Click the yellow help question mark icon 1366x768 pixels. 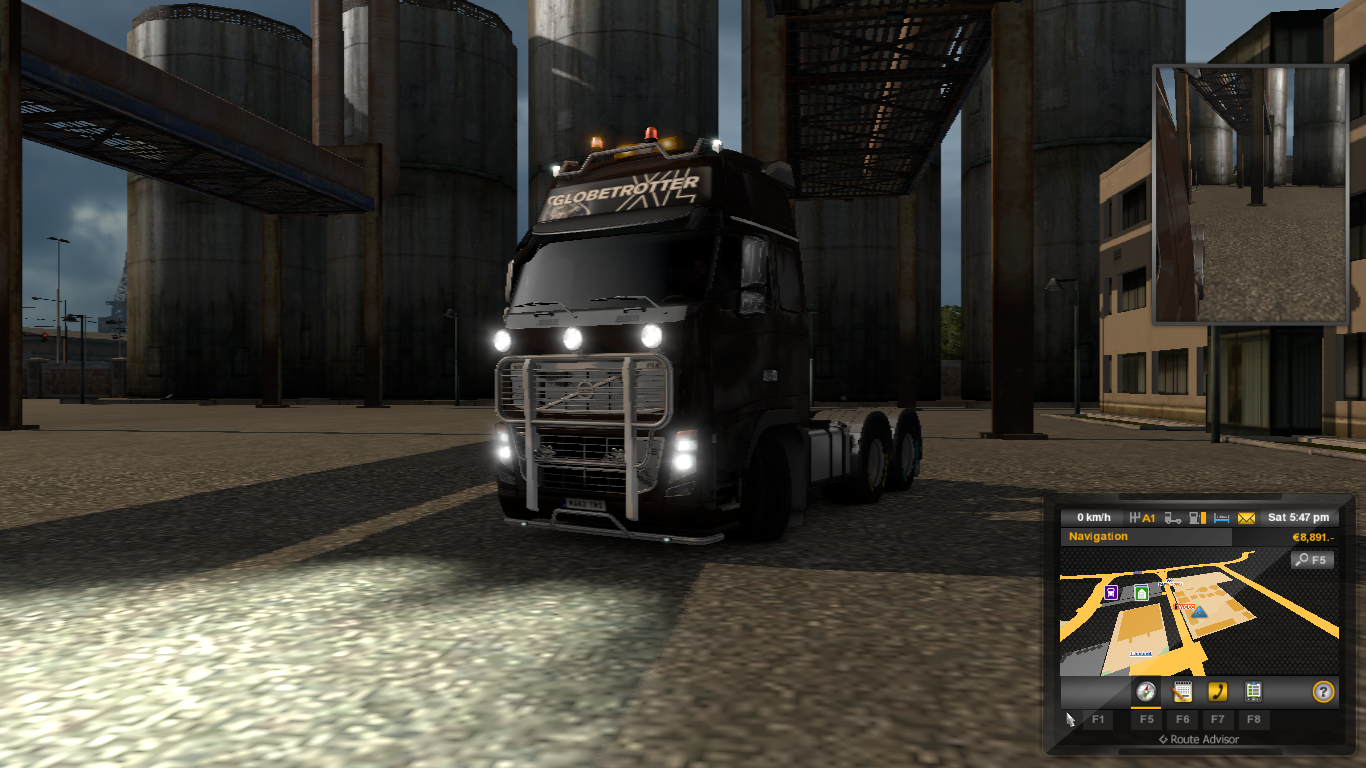[1323, 692]
